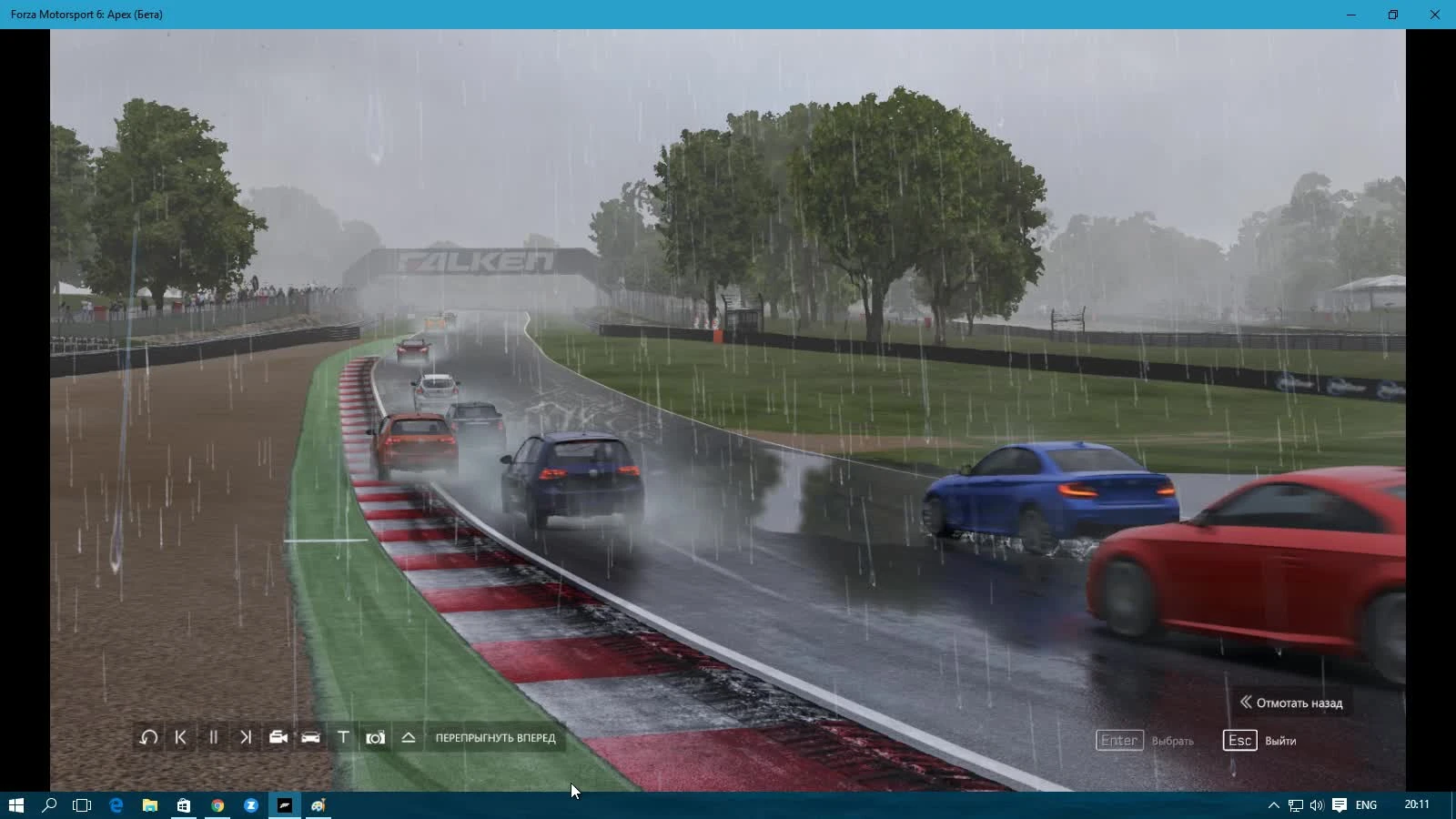Launch Microsoft Edge from the taskbar
Image resolution: width=1456 pixels, height=819 pixels.
point(116,804)
